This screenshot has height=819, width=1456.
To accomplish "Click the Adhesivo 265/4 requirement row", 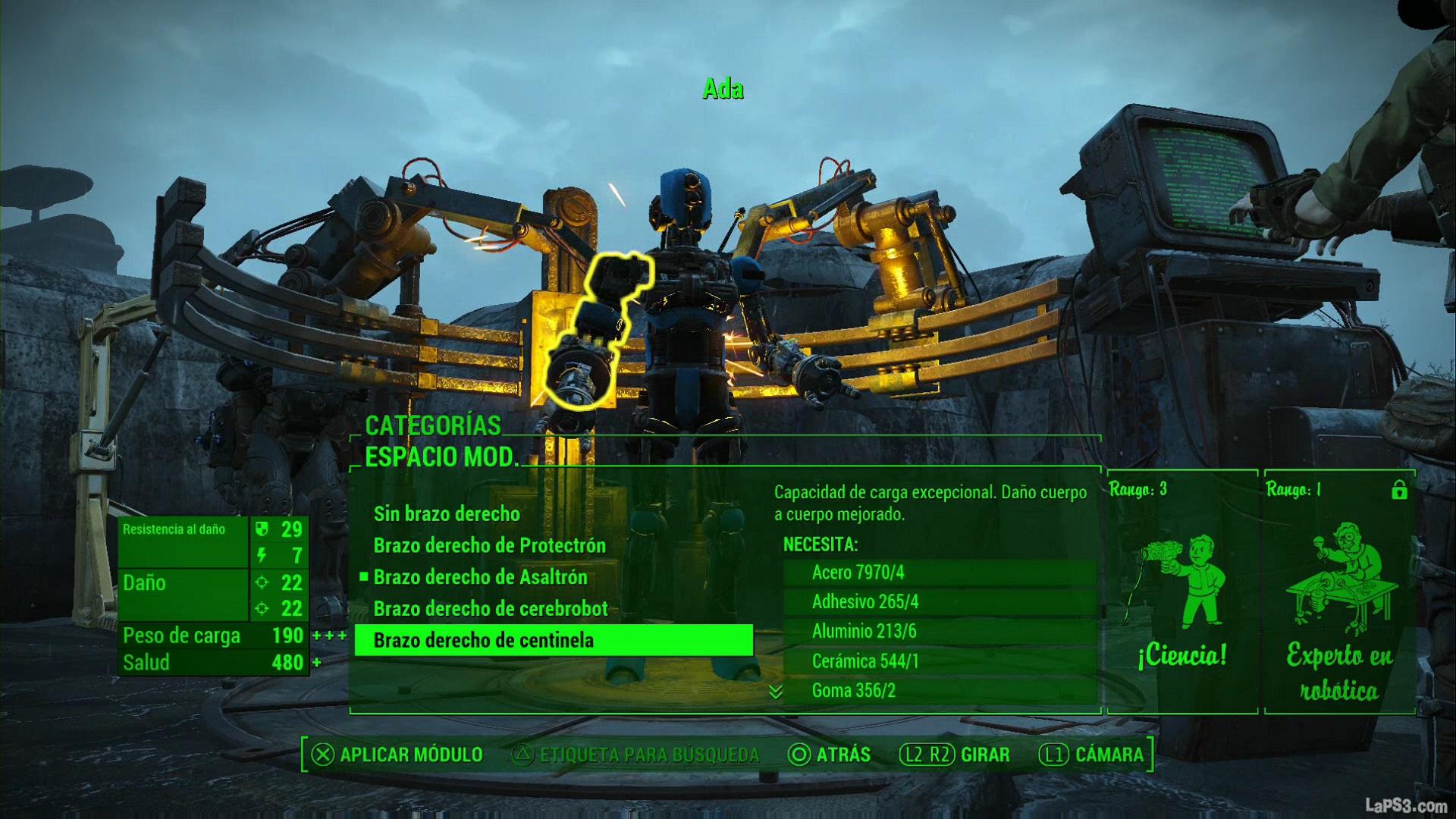I will click(x=939, y=602).
